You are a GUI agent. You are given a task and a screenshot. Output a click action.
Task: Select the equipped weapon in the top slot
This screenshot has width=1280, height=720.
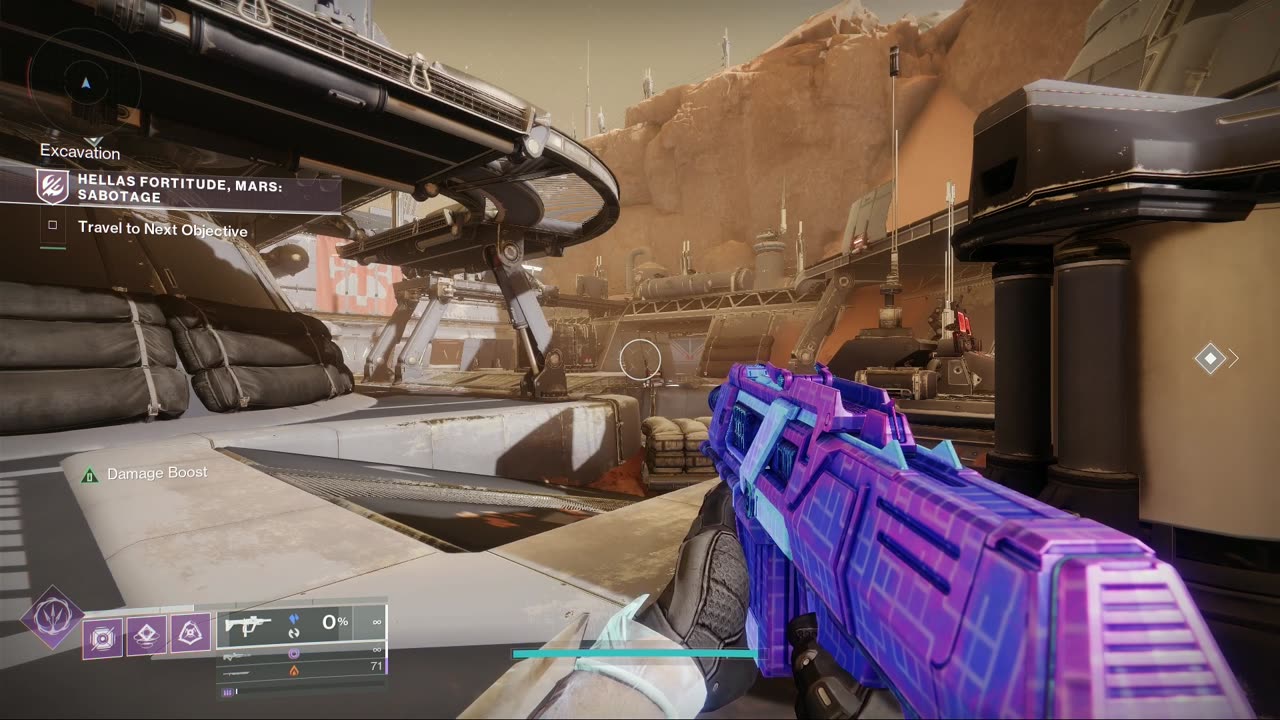tap(300, 624)
